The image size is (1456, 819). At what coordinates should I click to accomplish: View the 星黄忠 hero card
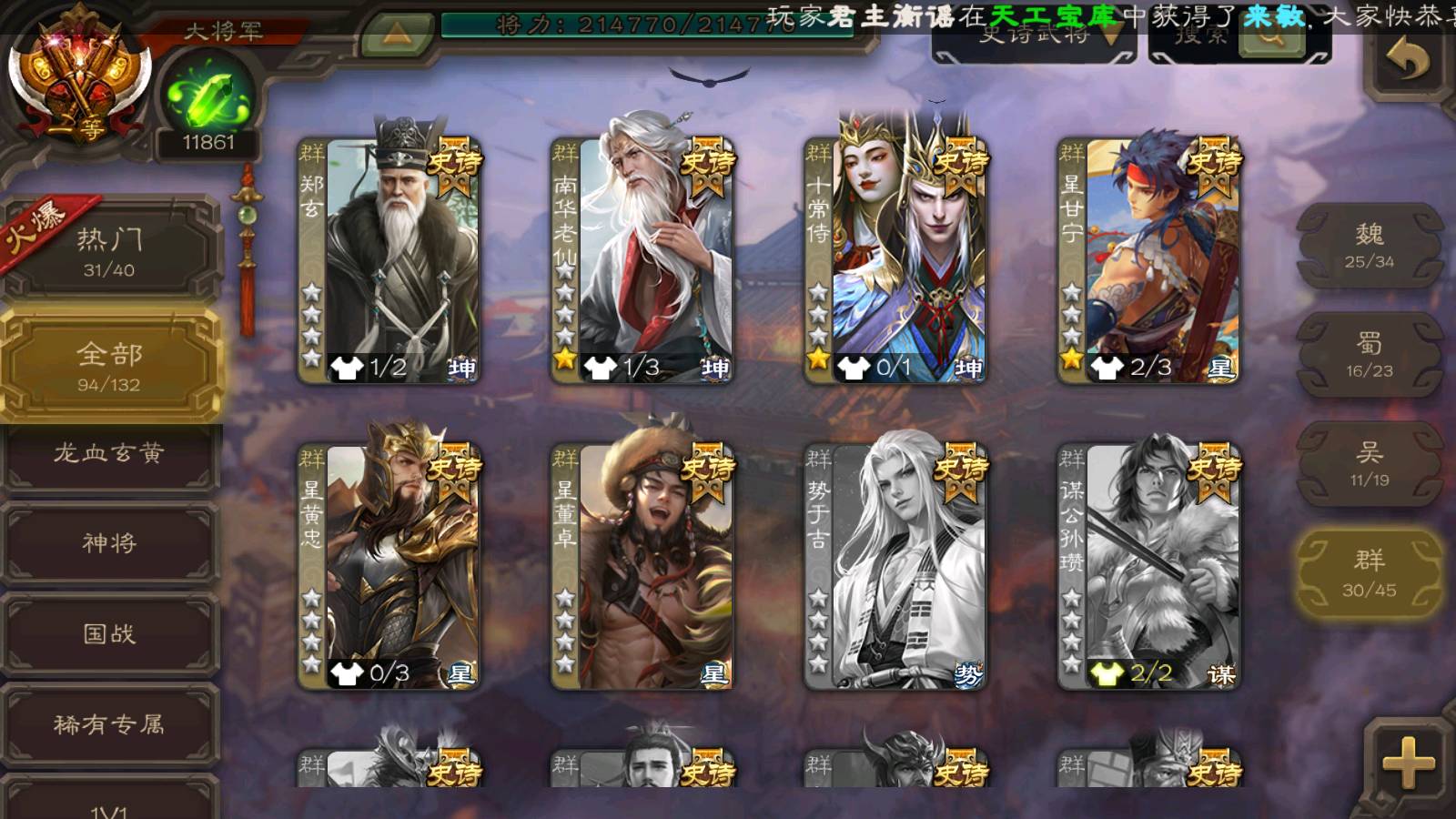pyautogui.click(x=391, y=566)
